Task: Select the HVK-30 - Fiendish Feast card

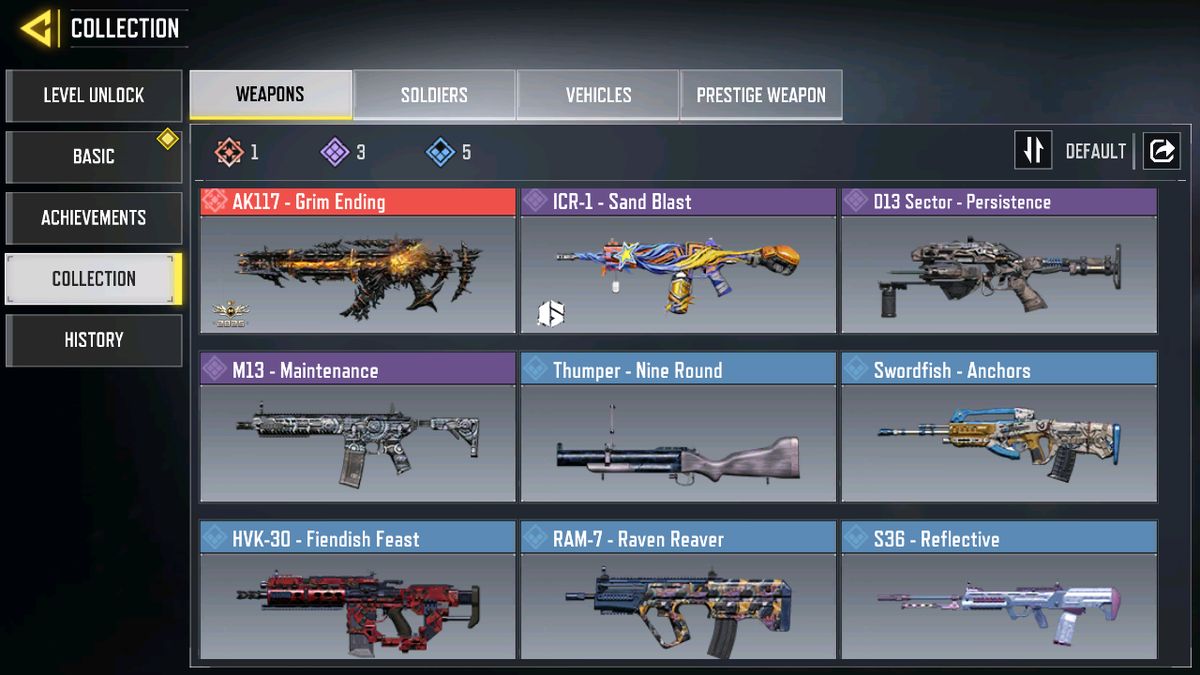Action: click(358, 595)
